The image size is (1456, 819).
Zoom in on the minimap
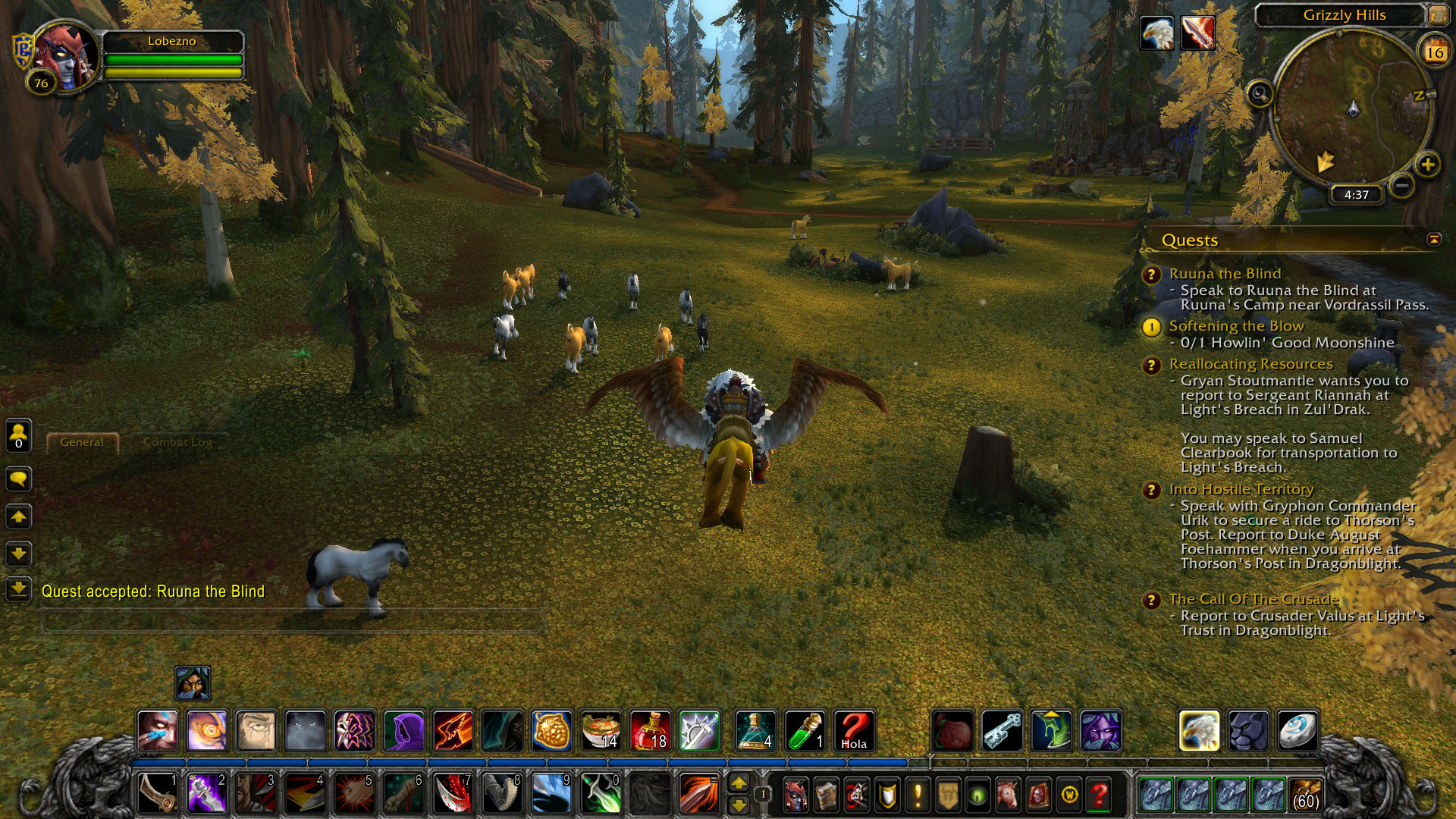point(1427,165)
